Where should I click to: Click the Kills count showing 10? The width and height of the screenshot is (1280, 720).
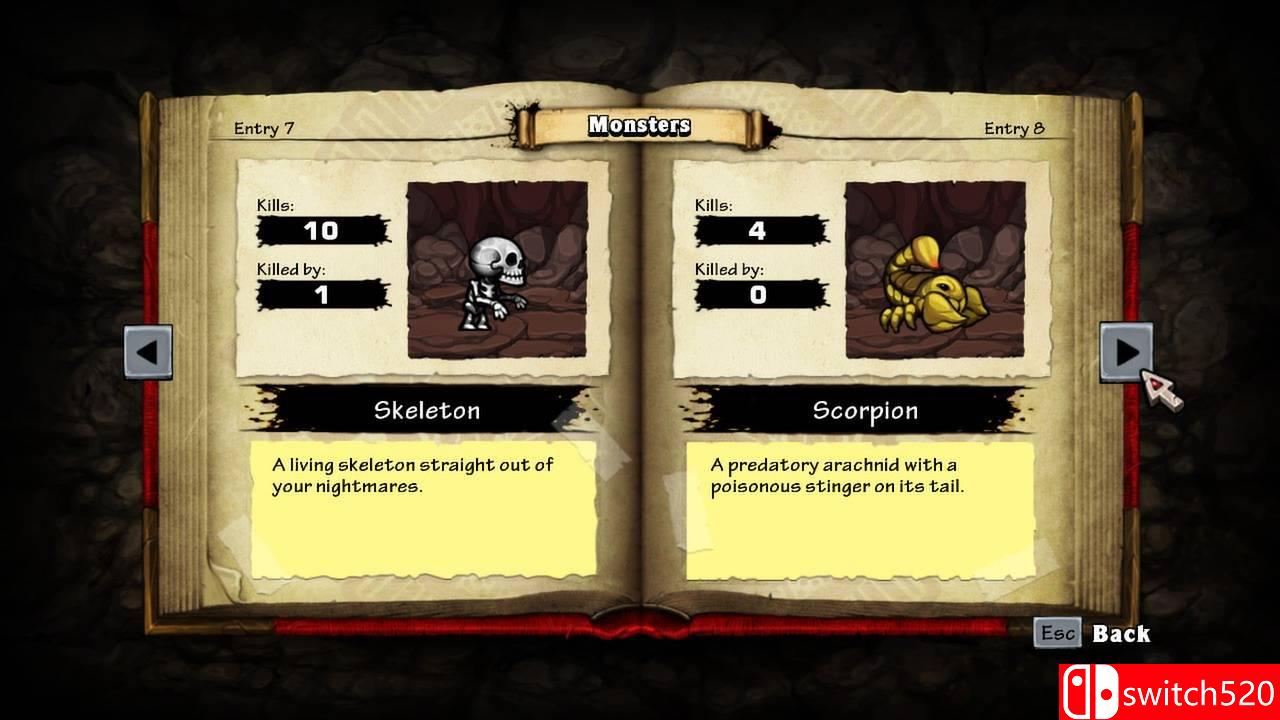[x=322, y=231]
